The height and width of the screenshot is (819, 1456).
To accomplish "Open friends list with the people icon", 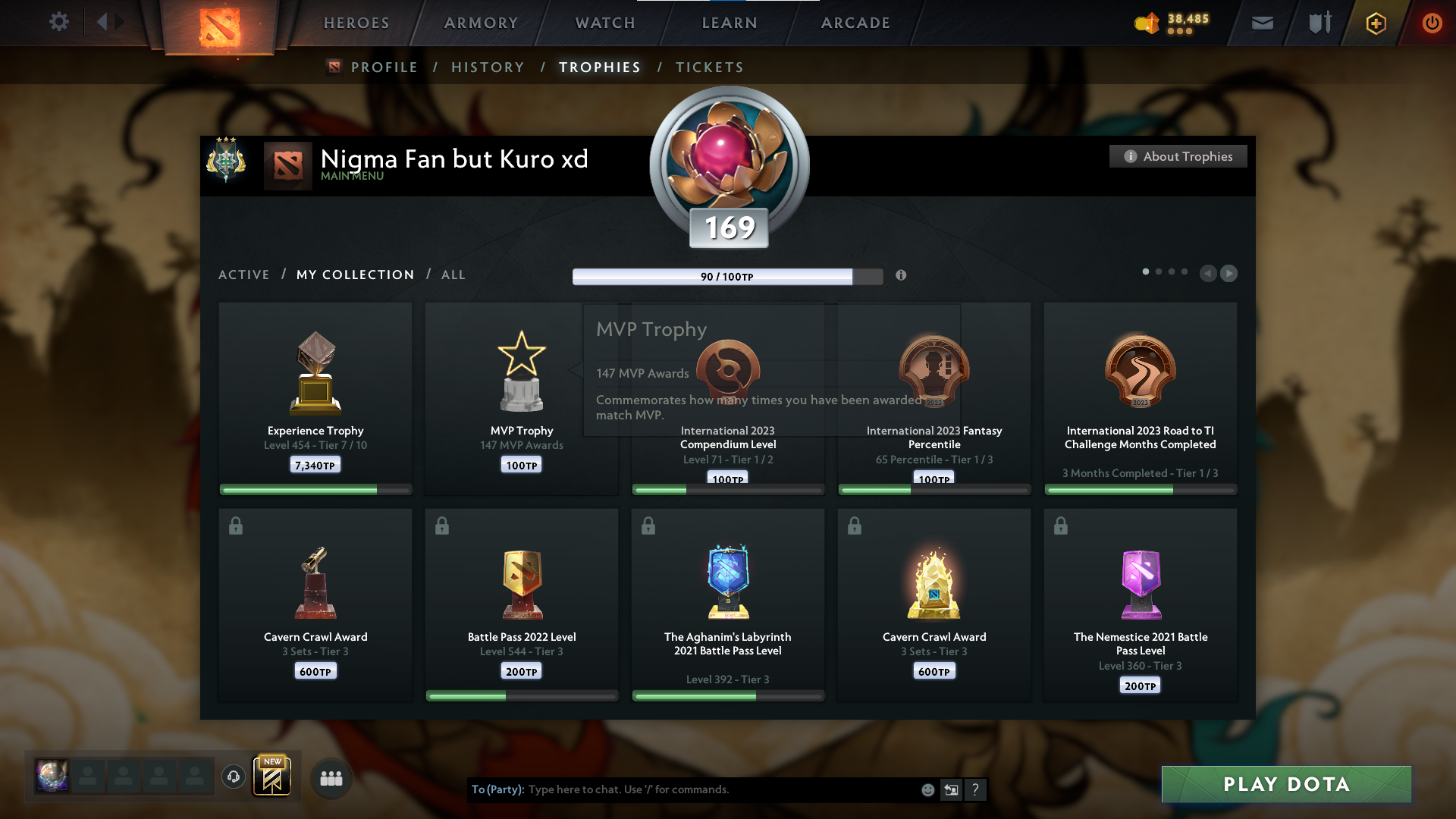I will click(331, 777).
